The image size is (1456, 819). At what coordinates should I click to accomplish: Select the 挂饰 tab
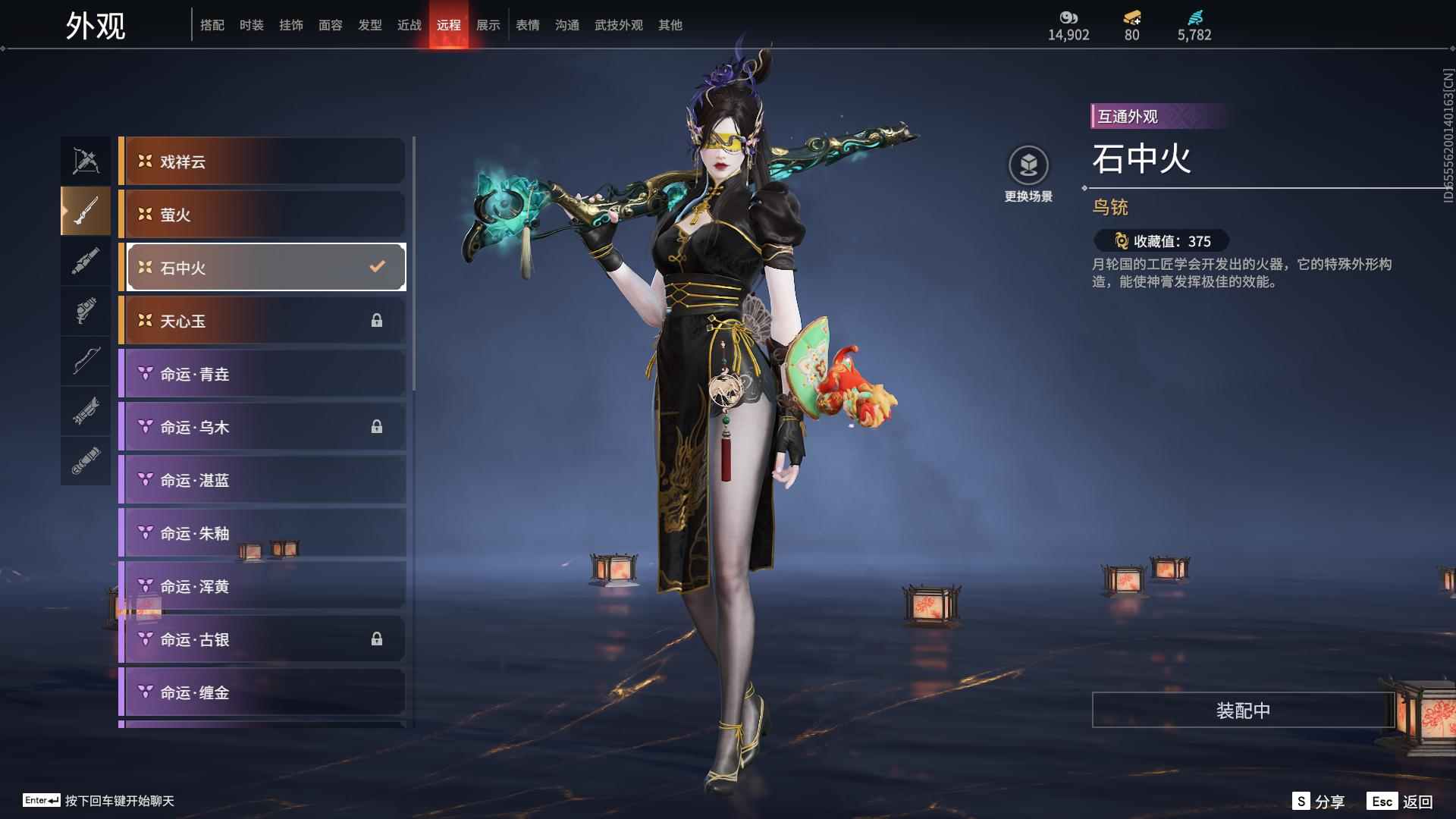[x=291, y=25]
